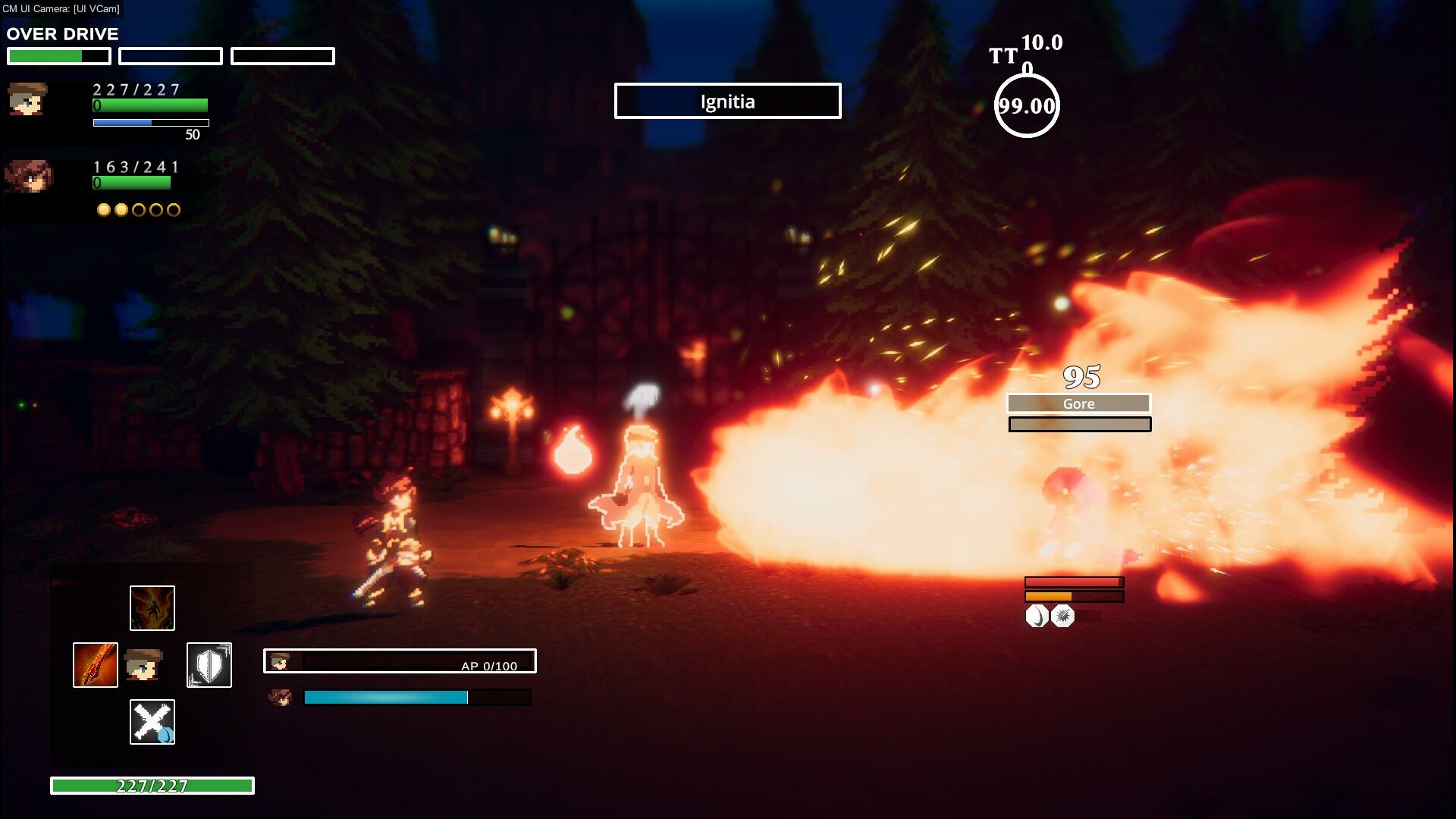Toggle the second gold pip indicator
The image size is (1456, 819).
(120, 210)
